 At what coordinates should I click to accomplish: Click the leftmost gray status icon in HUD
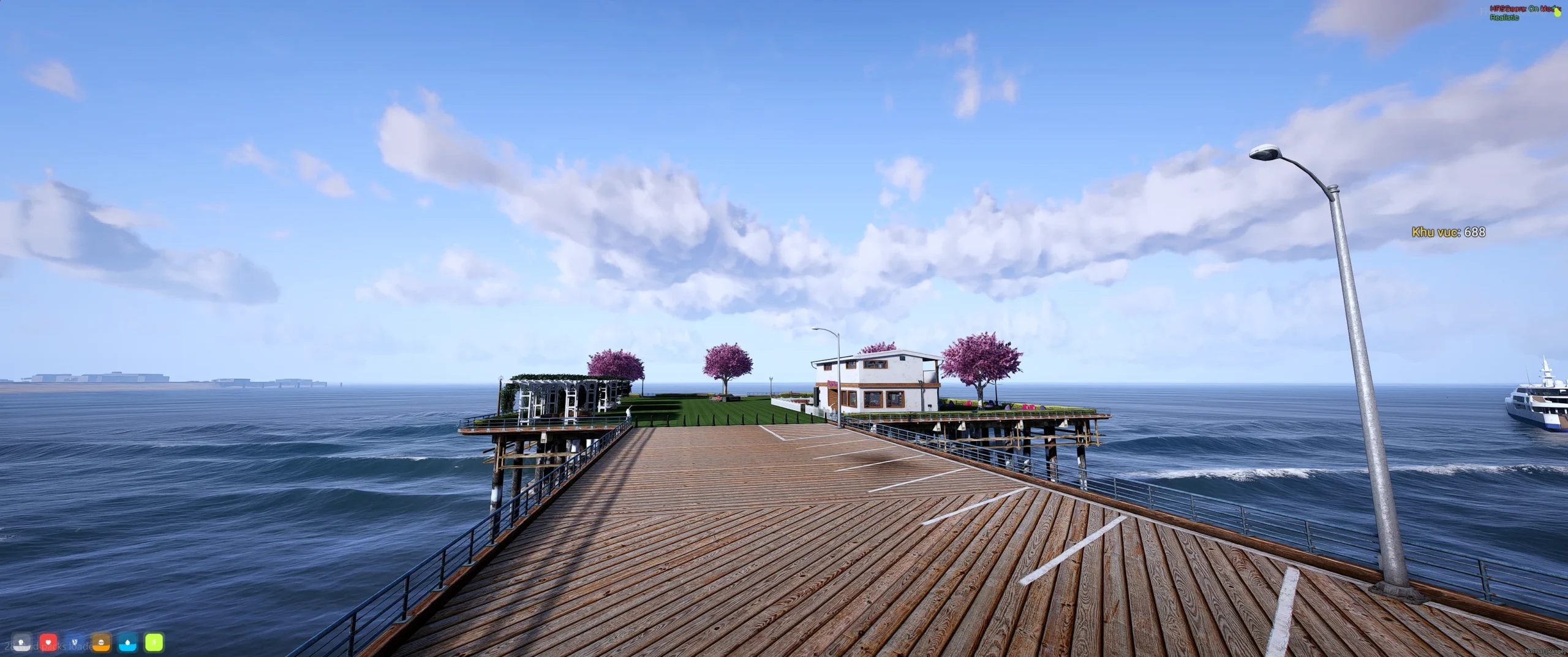point(21,644)
